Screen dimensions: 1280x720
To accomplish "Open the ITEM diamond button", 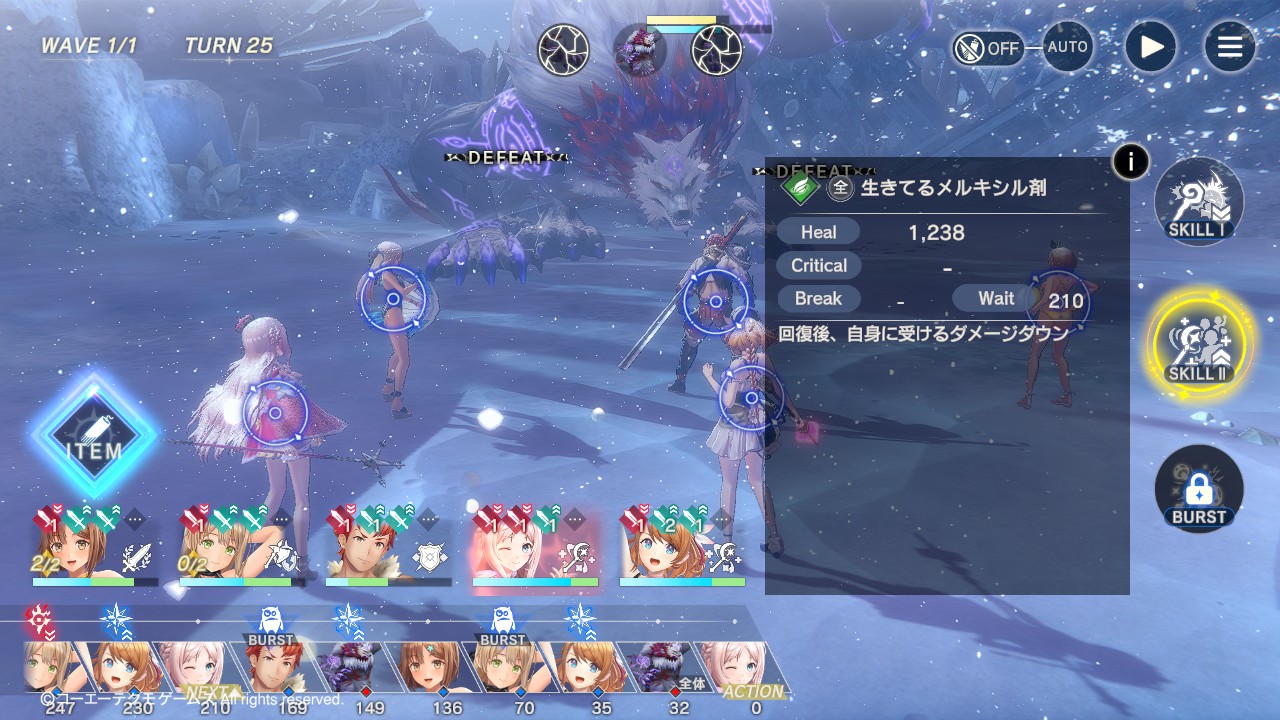I will (94, 436).
